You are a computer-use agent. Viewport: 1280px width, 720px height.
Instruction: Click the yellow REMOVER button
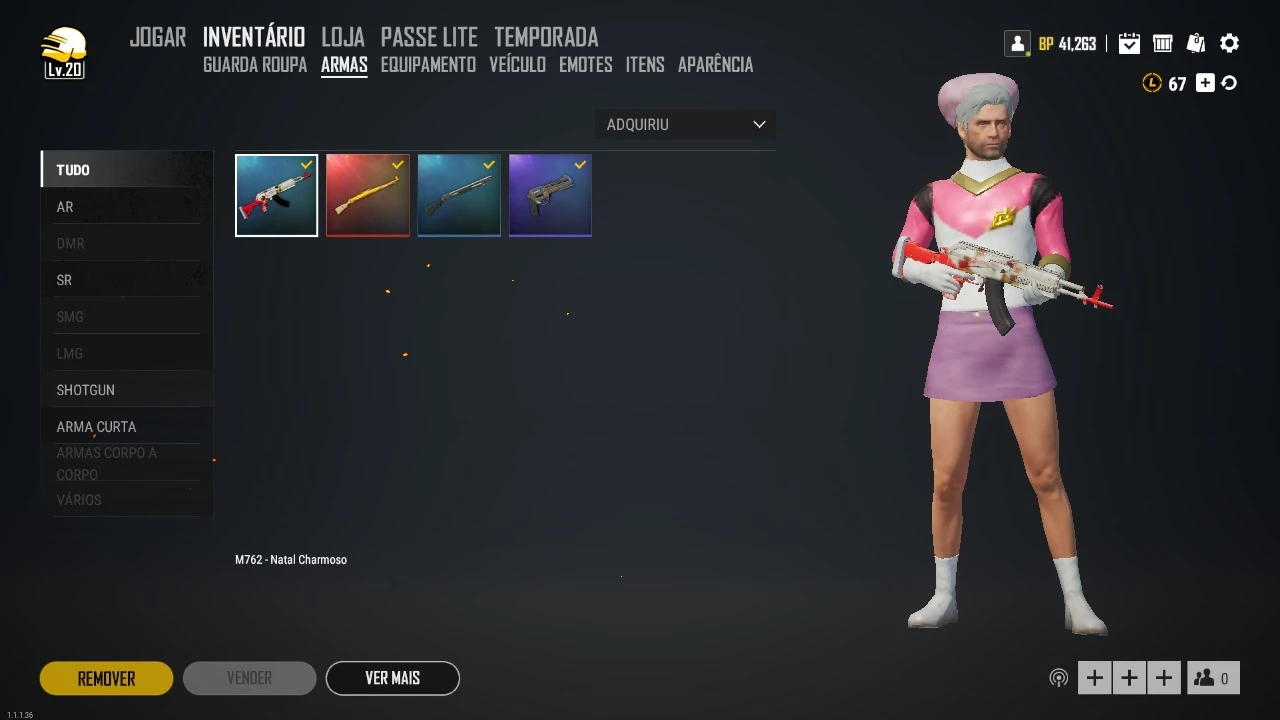pos(106,678)
